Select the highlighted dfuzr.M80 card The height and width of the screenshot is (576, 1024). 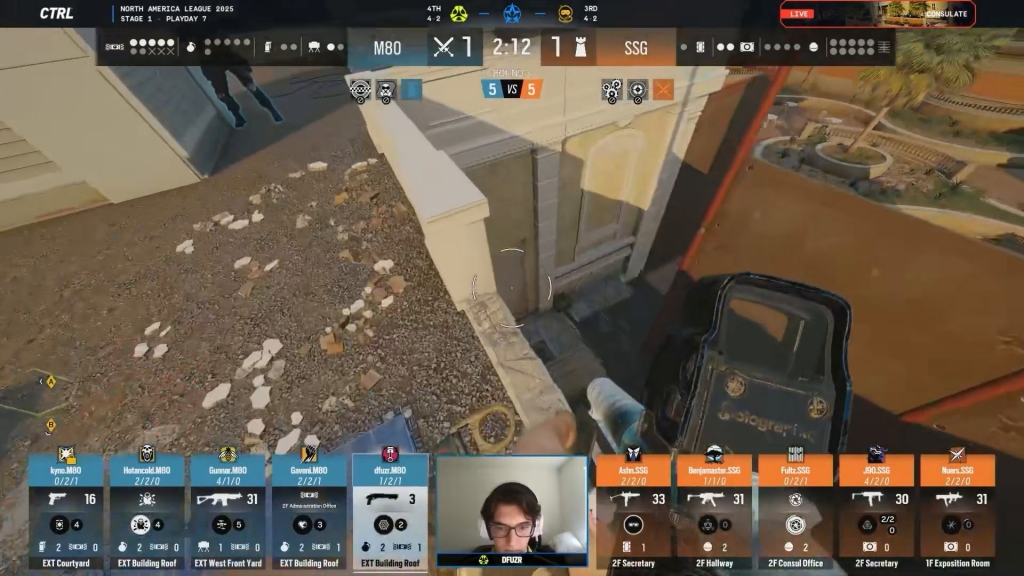(390, 511)
